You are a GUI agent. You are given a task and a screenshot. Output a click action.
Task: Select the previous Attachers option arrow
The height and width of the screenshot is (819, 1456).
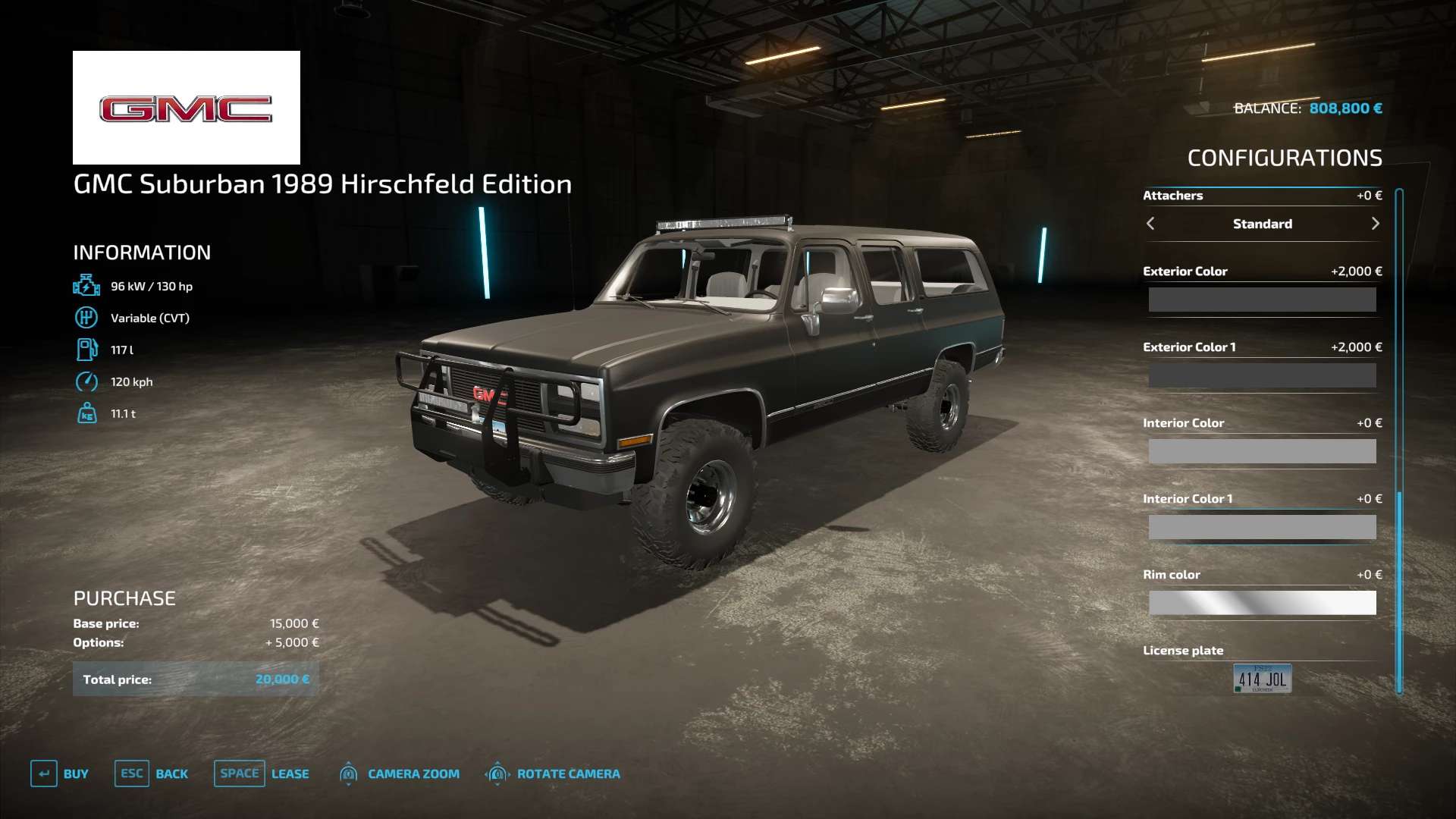point(1150,224)
